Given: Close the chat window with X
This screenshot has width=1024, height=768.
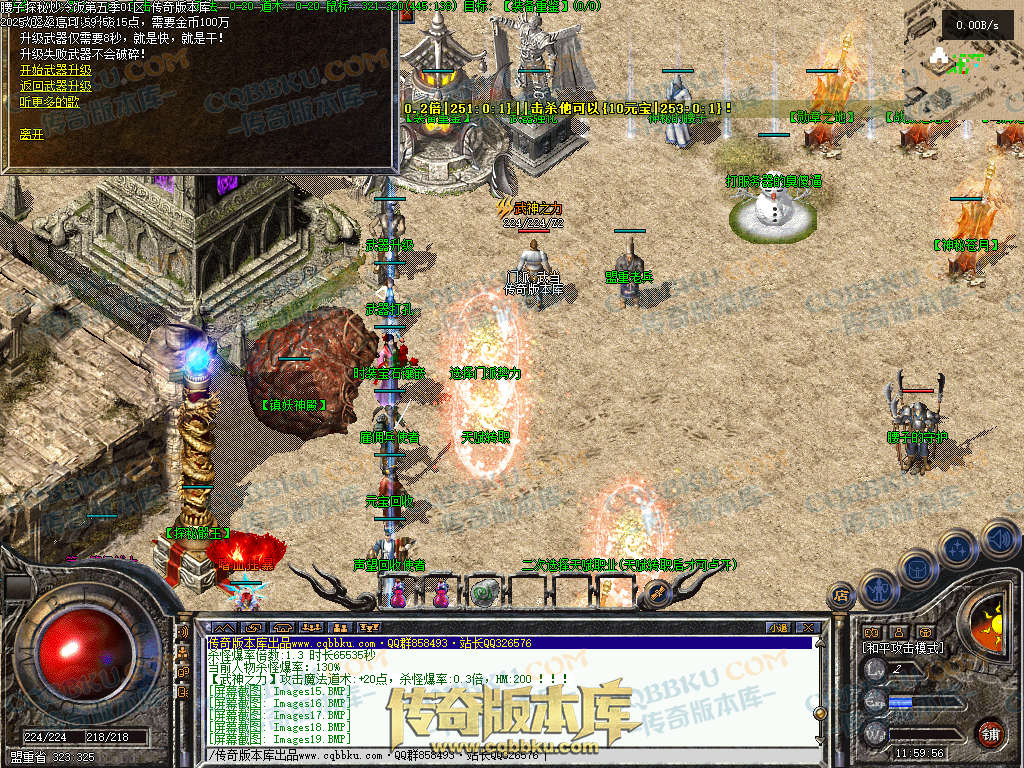Looking at the screenshot, I should pyautogui.click(x=807, y=627).
